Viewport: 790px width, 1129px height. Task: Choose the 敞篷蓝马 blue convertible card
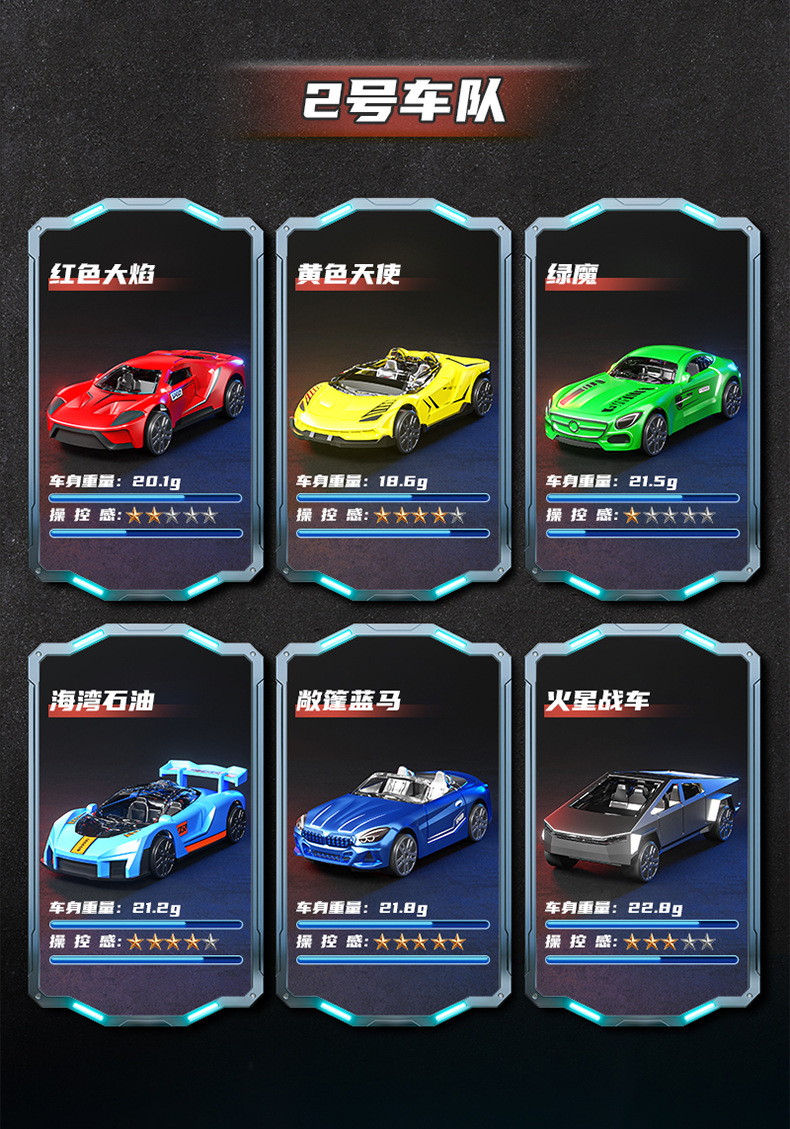(x=393, y=825)
